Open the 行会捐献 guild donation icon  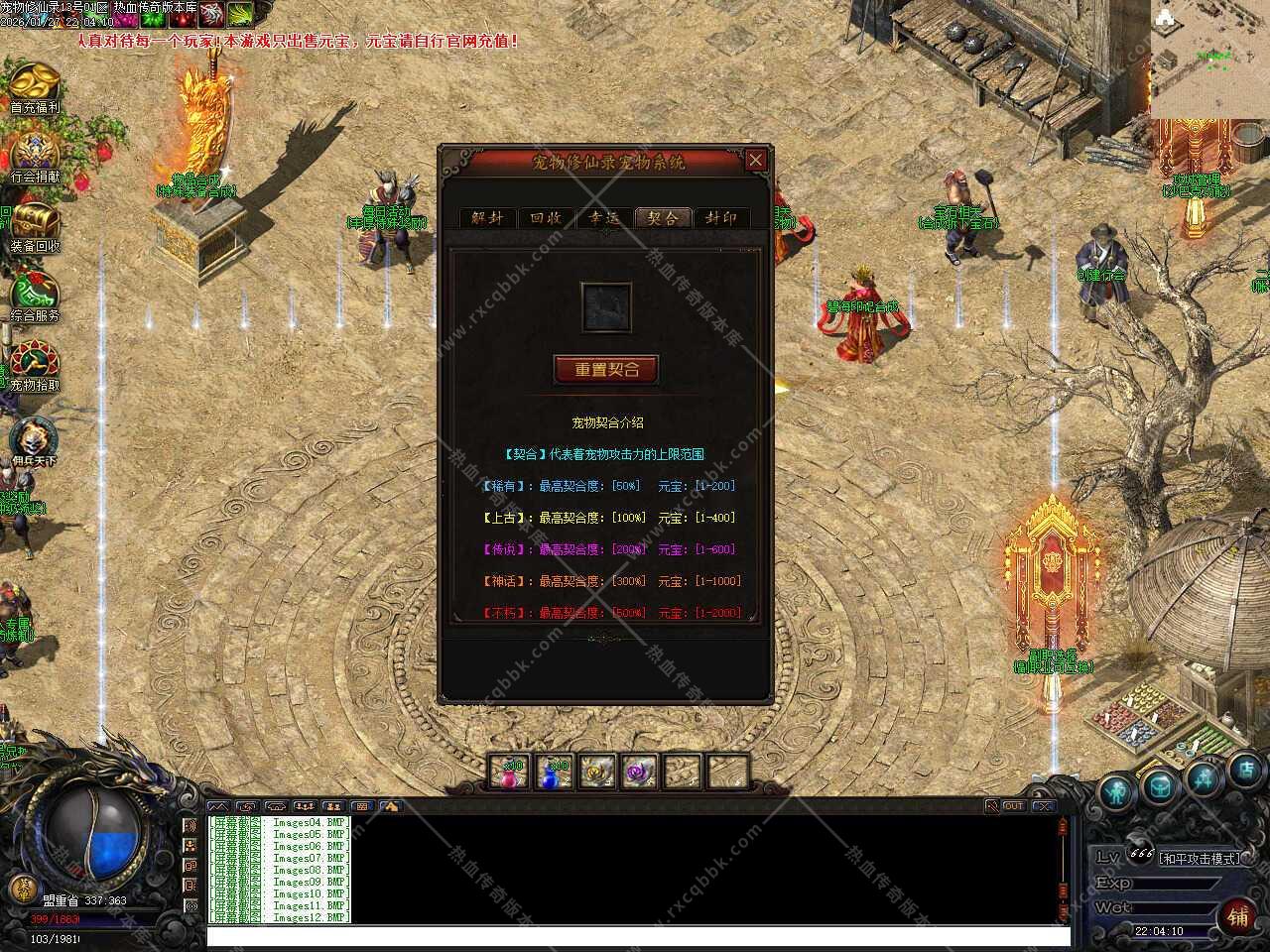[35, 156]
